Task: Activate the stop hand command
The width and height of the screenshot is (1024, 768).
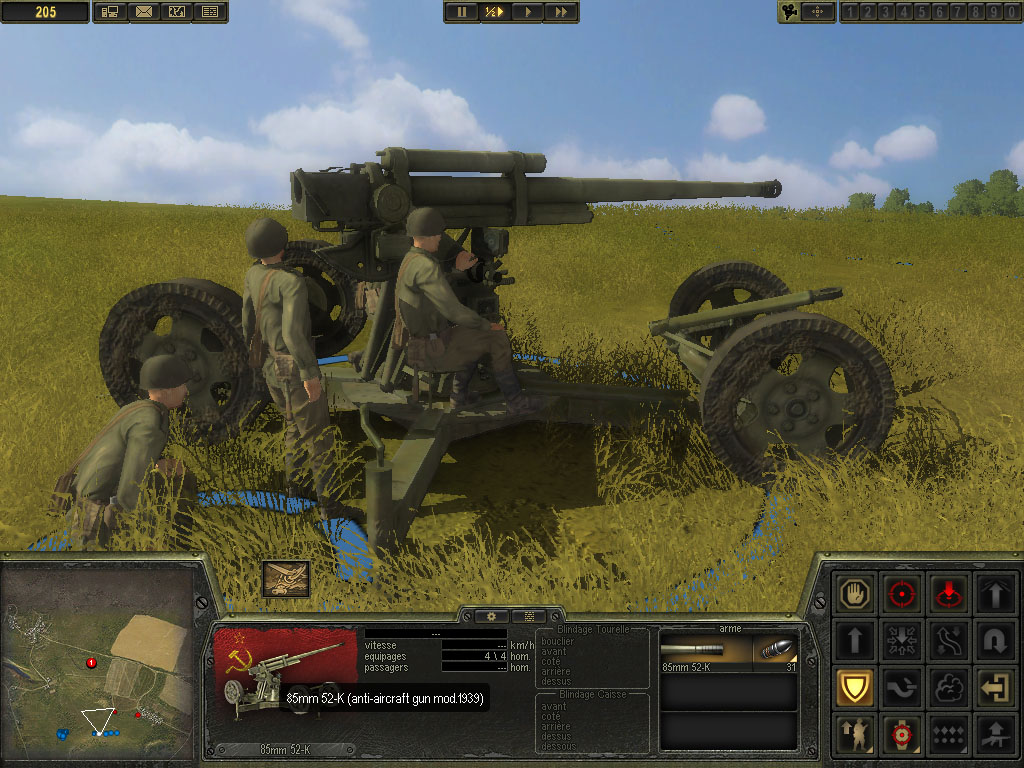Action: pos(856,594)
